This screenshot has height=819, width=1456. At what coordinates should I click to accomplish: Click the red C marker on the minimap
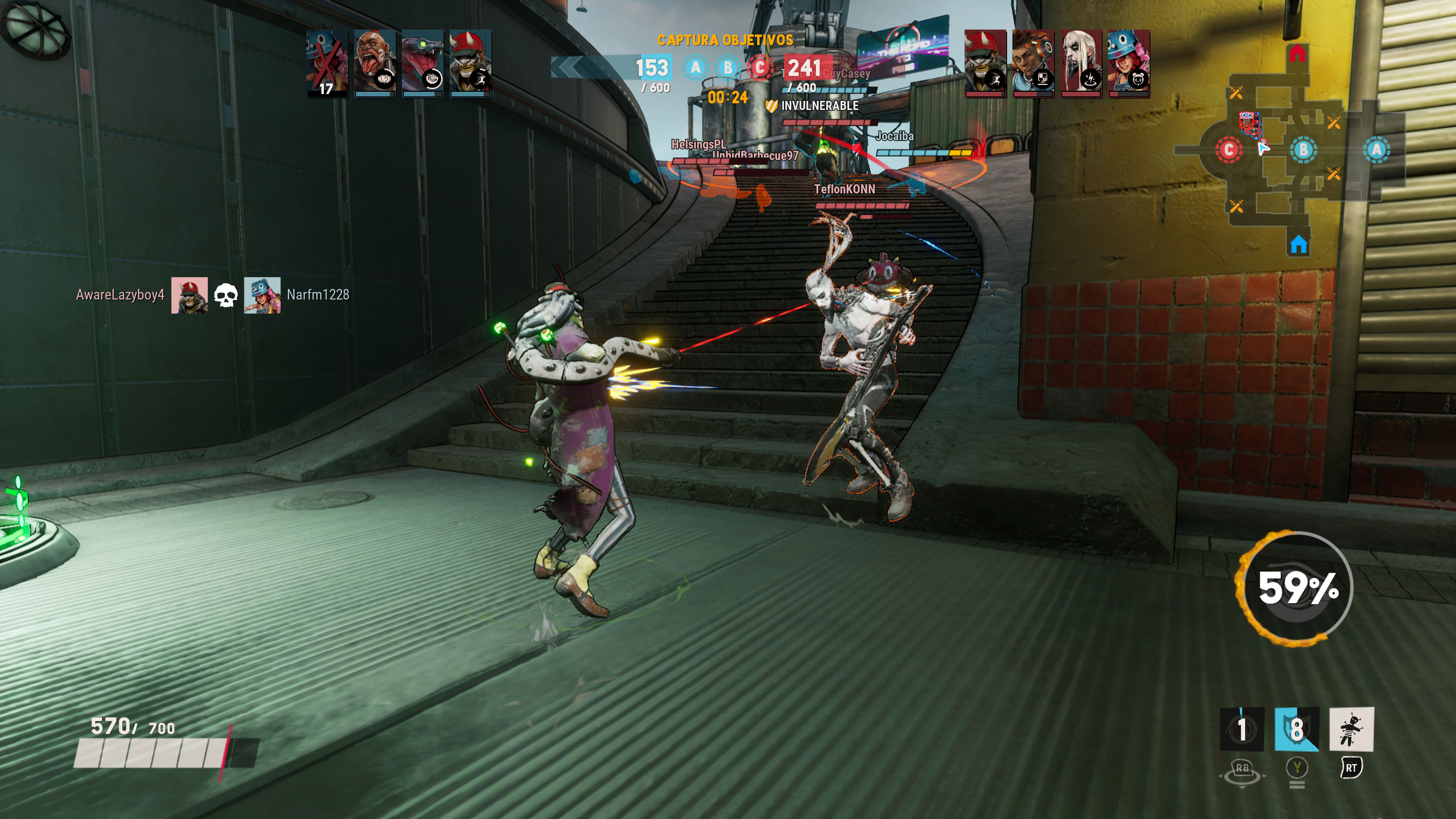coord(1228,151)
